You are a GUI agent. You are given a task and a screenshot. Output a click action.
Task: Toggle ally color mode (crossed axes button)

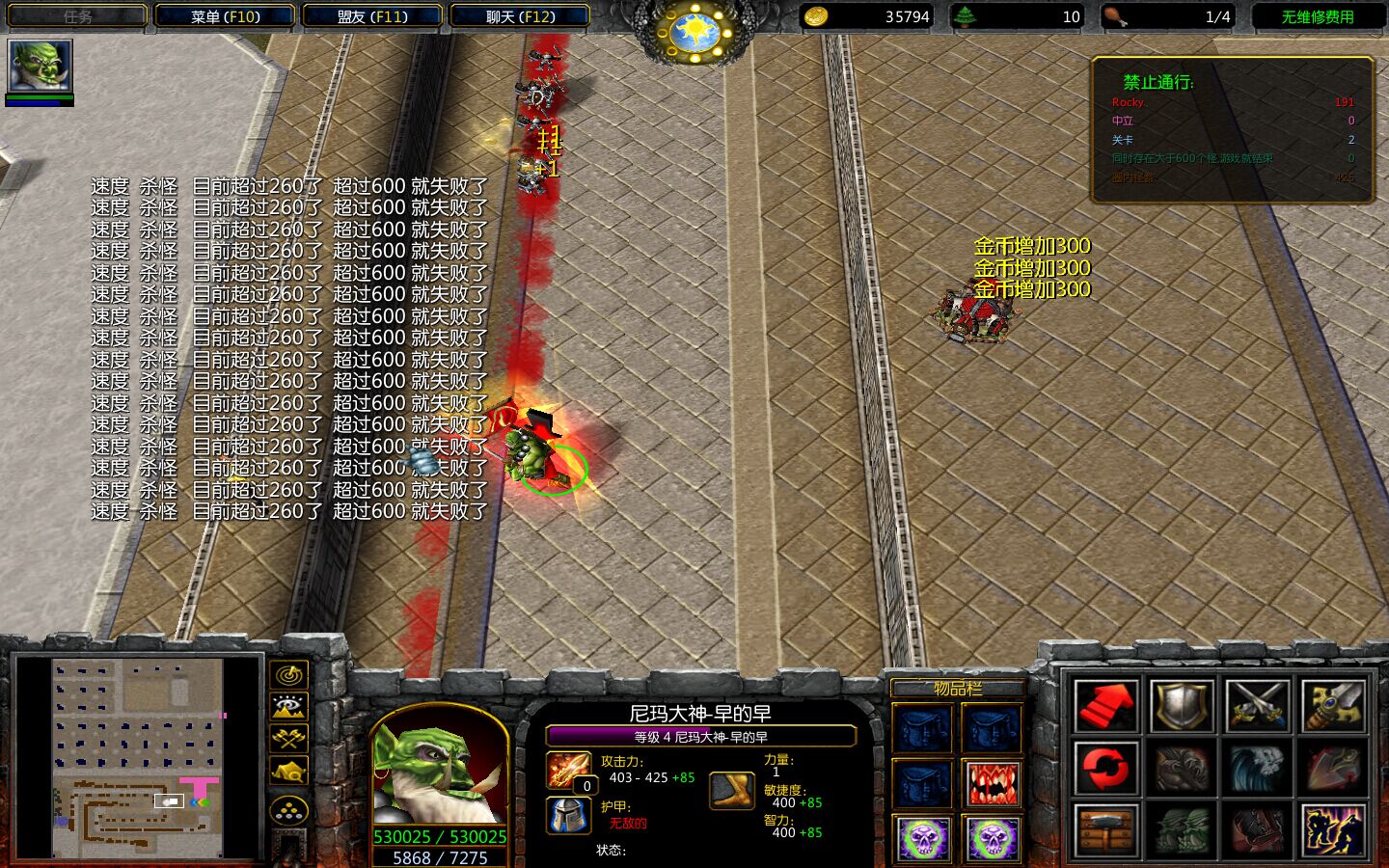288,739
